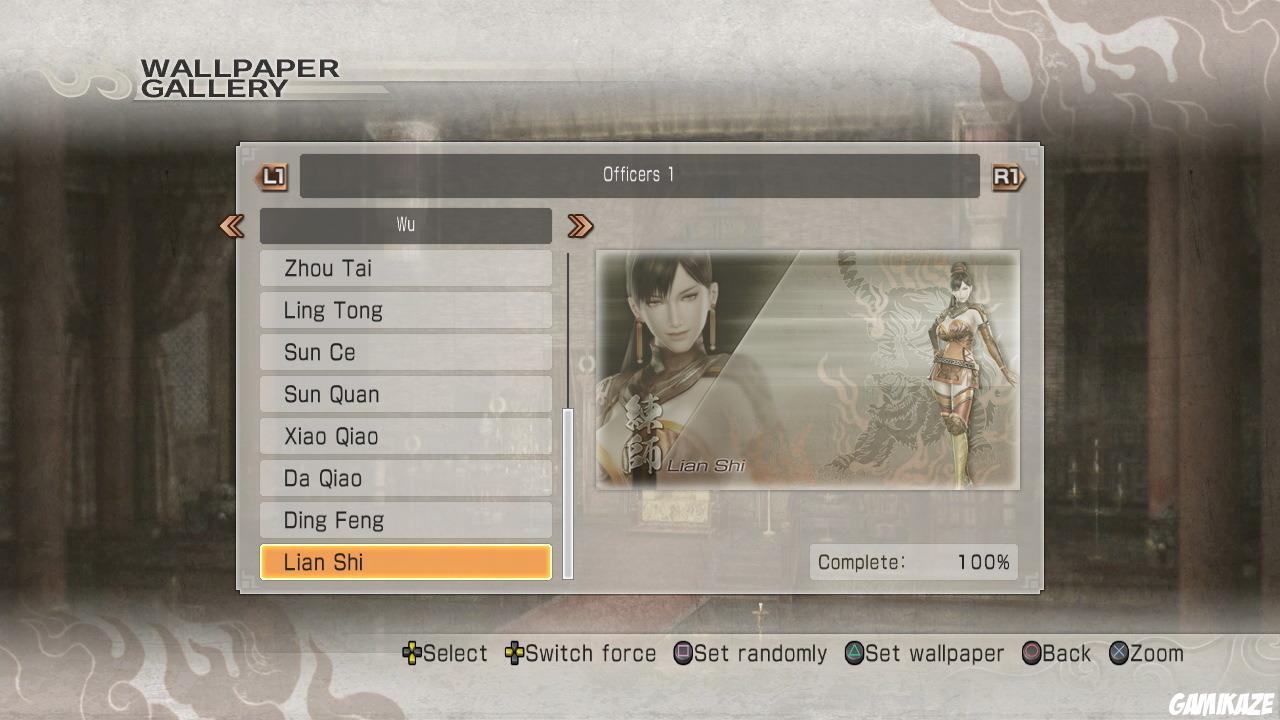
Task: Select Sun Ce from the list
Action: [x=405, y=352]
